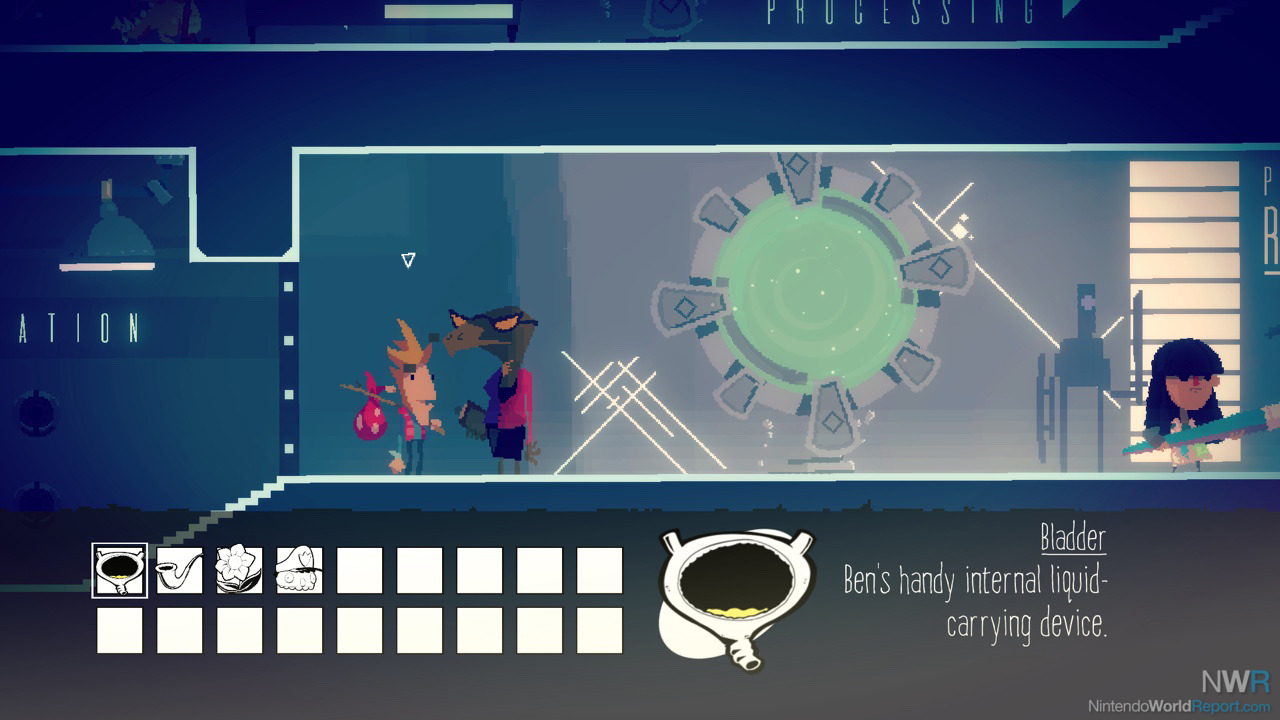Click the wolf character in the red sweater

[x=500, y=390]
